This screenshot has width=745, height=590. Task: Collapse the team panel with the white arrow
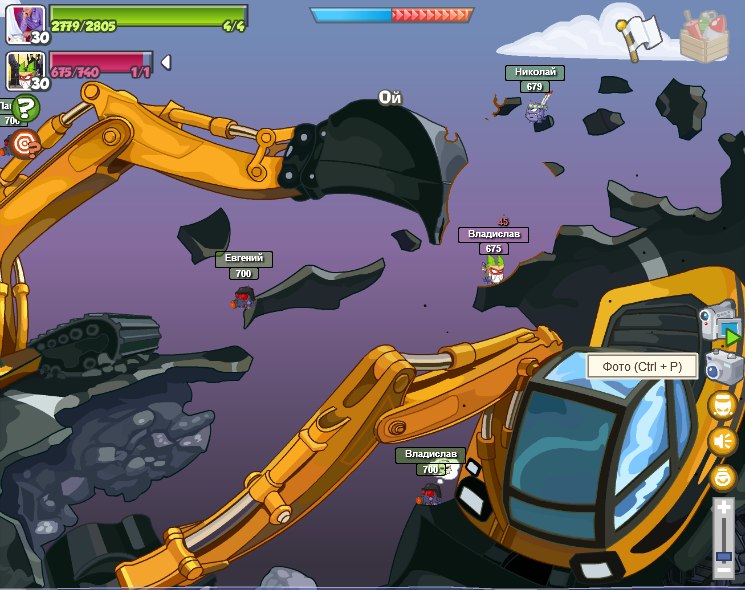[166, 62]
